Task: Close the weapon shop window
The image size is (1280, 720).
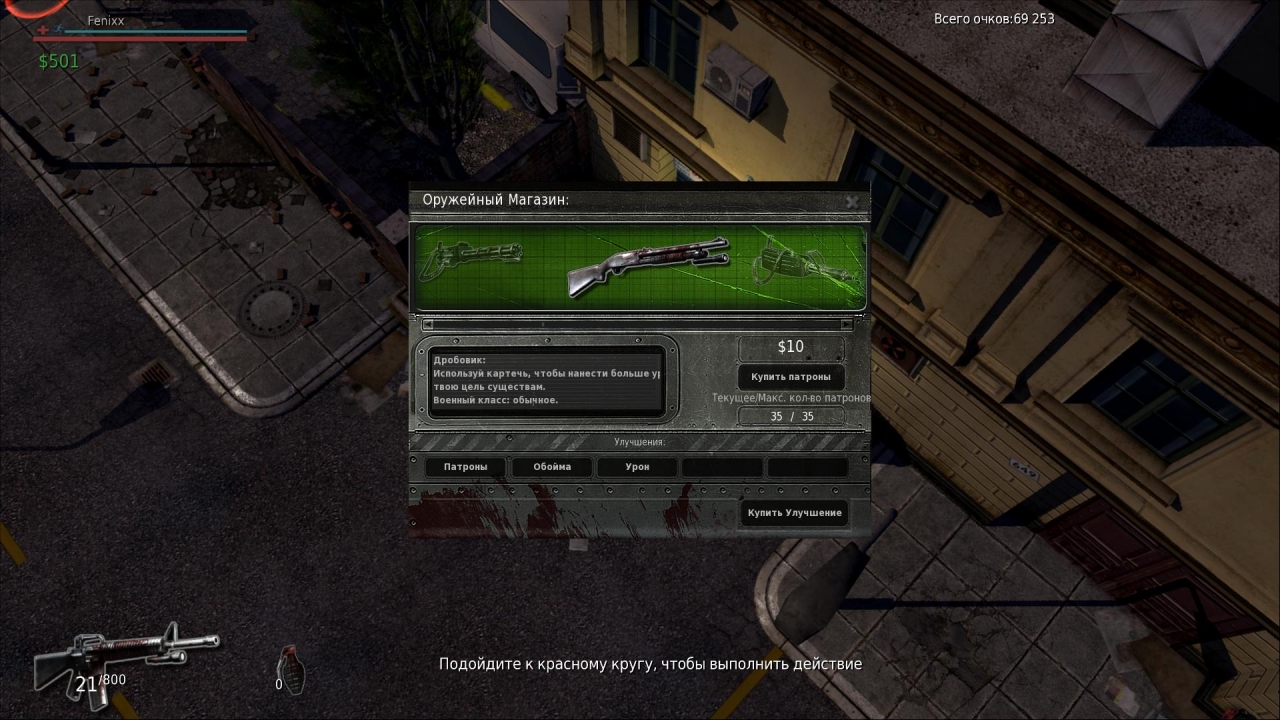Action: pos(851,201)
